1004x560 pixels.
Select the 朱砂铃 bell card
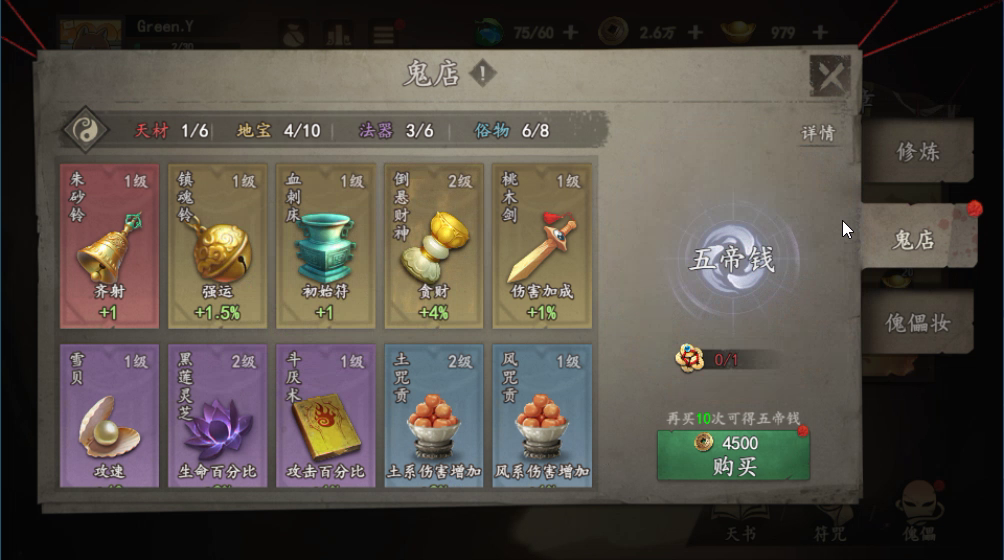[x=109, y=246]
